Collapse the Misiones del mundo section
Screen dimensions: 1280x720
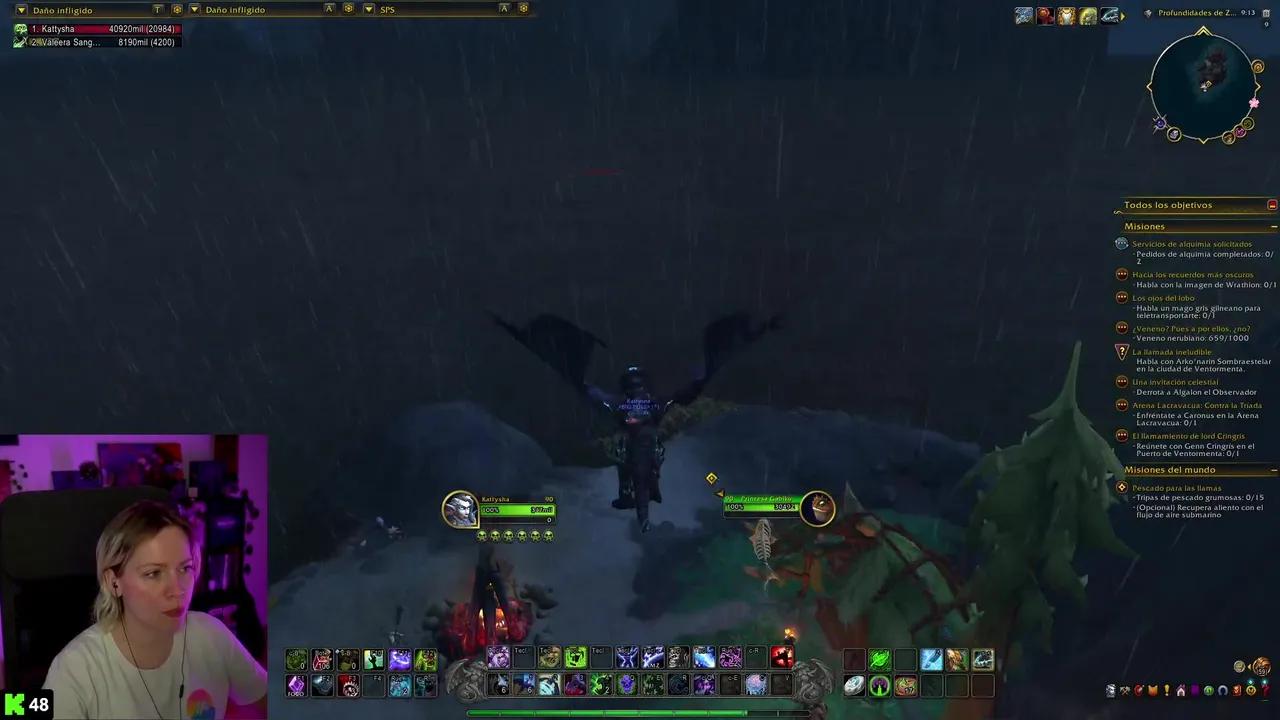(1273, 469)
